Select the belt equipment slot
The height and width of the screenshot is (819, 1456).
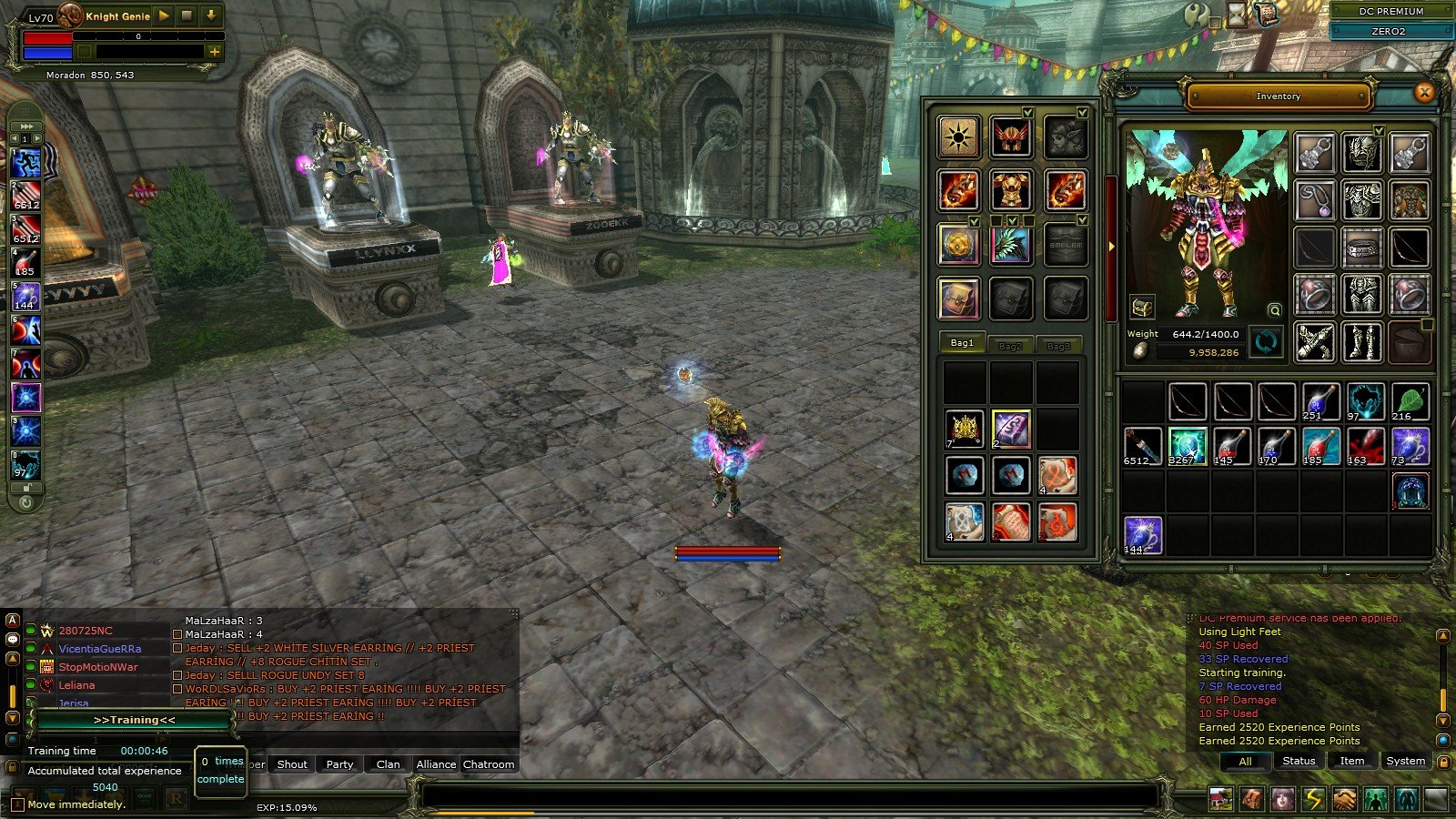(1362, 248)
